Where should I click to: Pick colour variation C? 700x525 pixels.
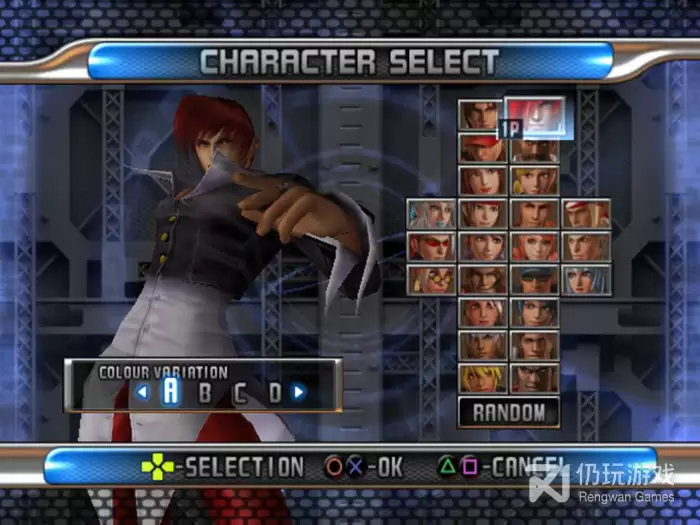[240, 392]
